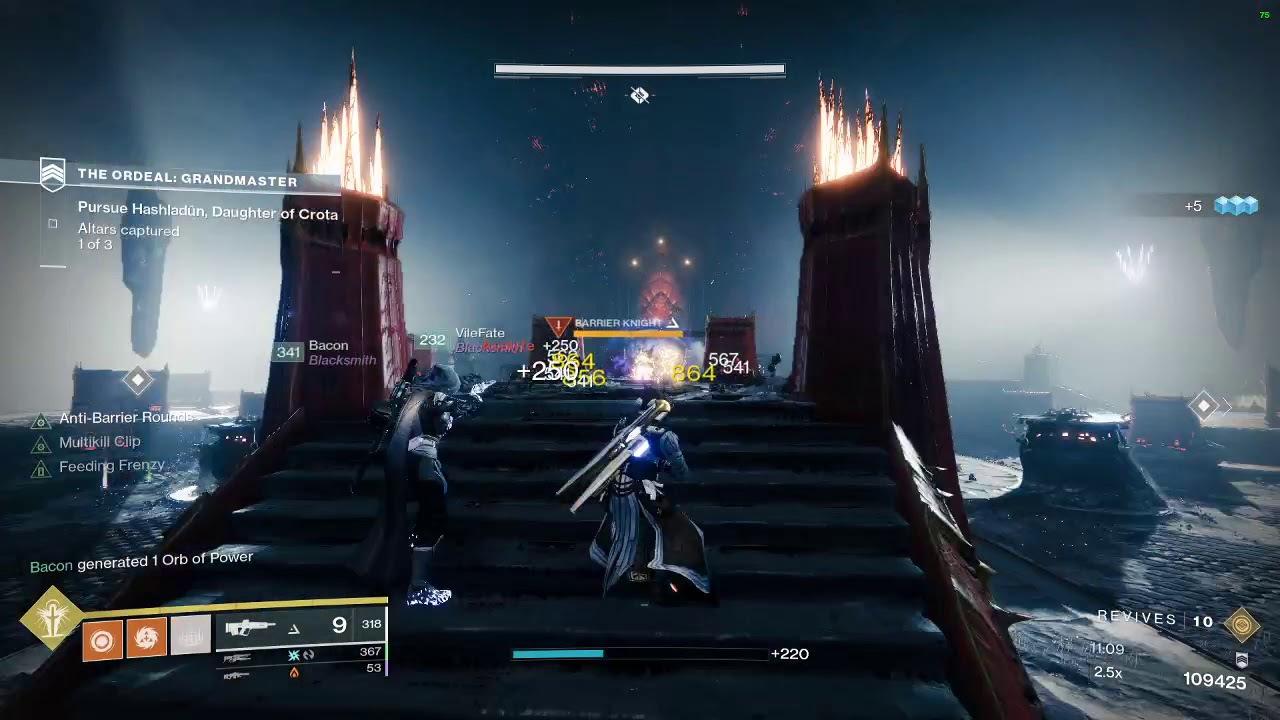Image resolution: width=1280 pixels, height=720 pixels.
Task: Click the gold Revives token icon
Action: point(1241,624)
